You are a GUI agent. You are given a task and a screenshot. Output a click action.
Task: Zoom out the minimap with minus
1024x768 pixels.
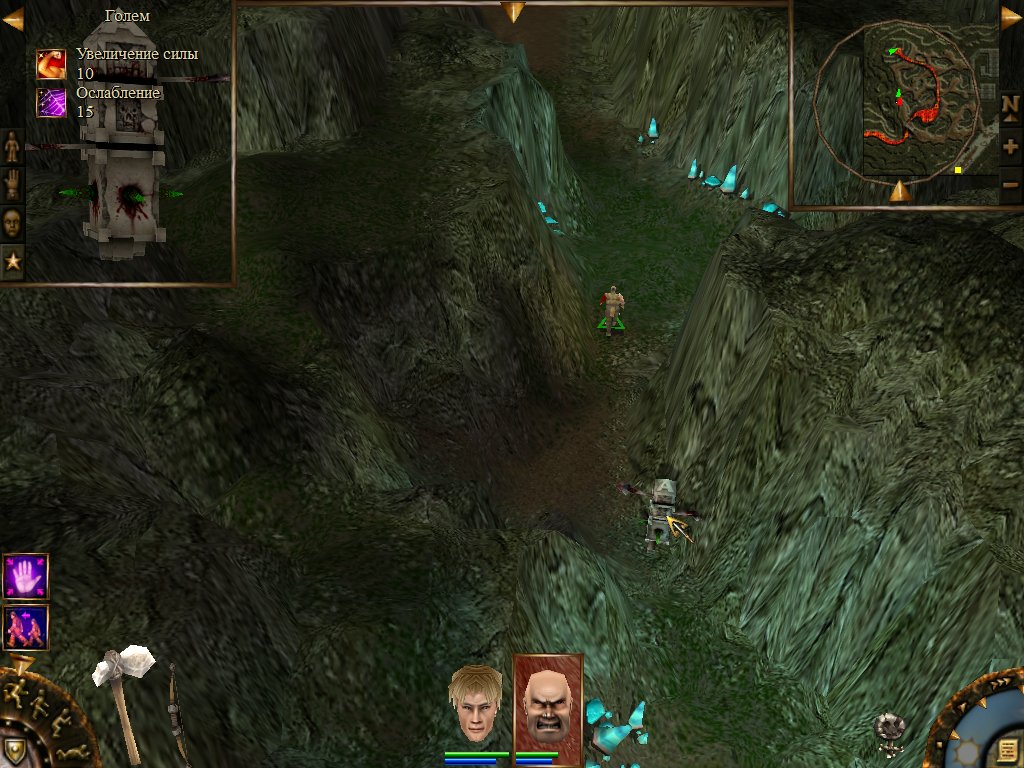1010,184
